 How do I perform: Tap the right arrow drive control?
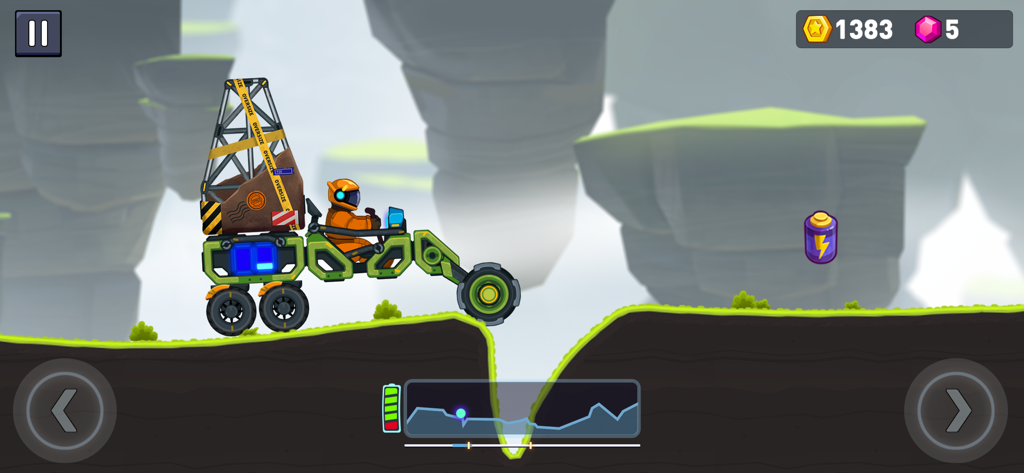pos(956,410)
